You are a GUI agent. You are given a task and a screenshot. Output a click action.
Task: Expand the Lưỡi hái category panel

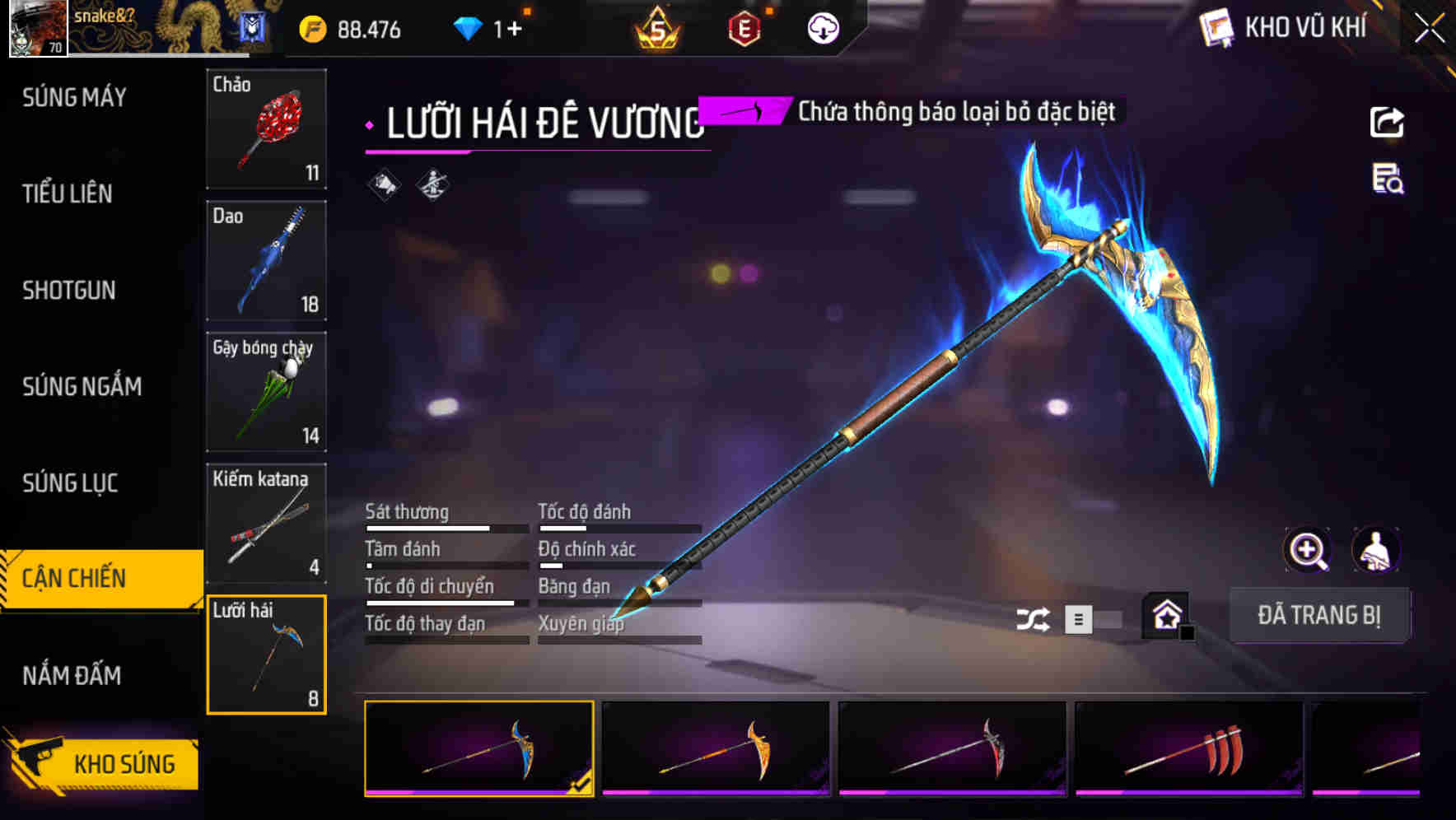[266, 653]
